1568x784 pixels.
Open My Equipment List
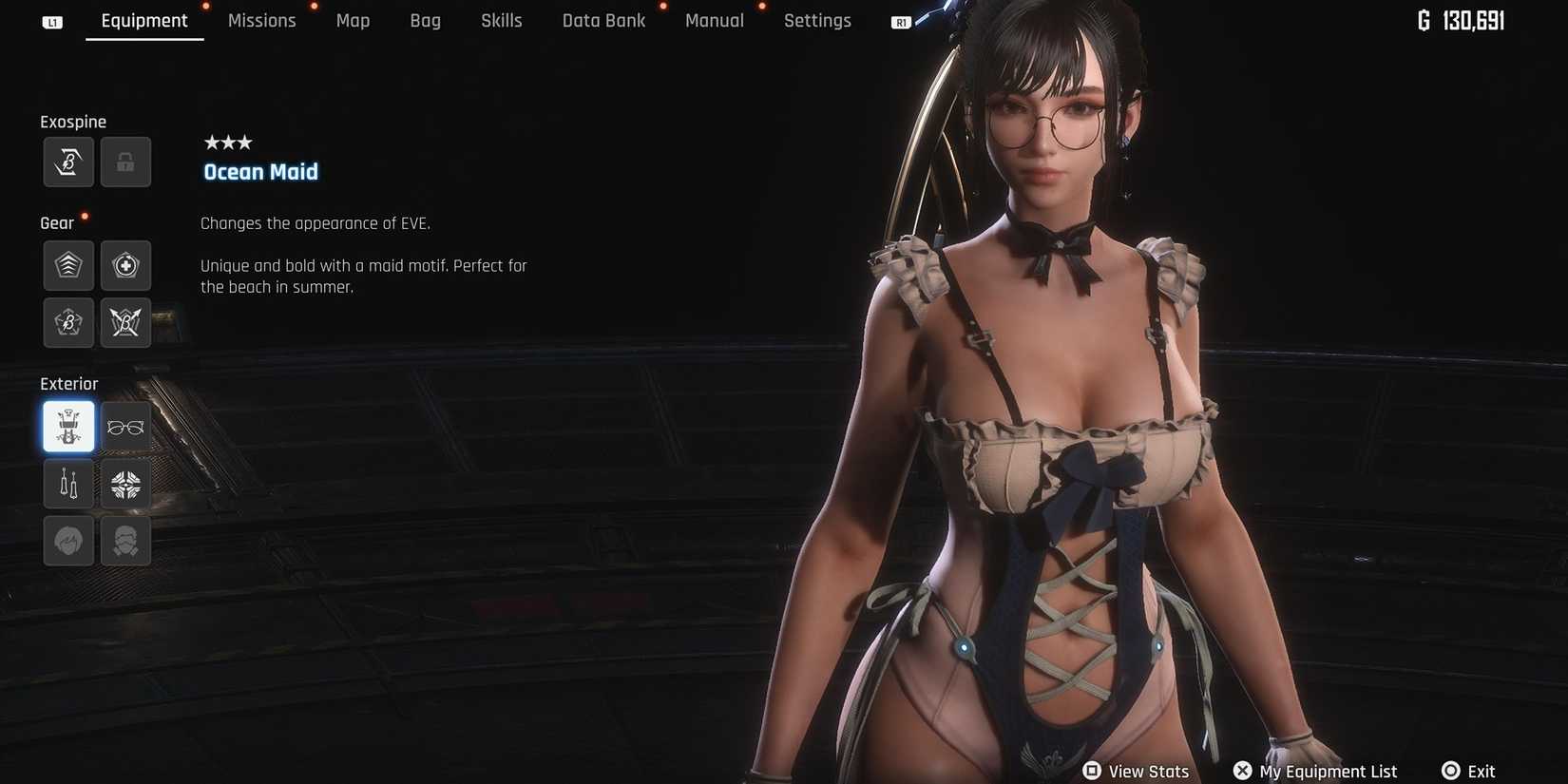click(x=1315, y=771)
